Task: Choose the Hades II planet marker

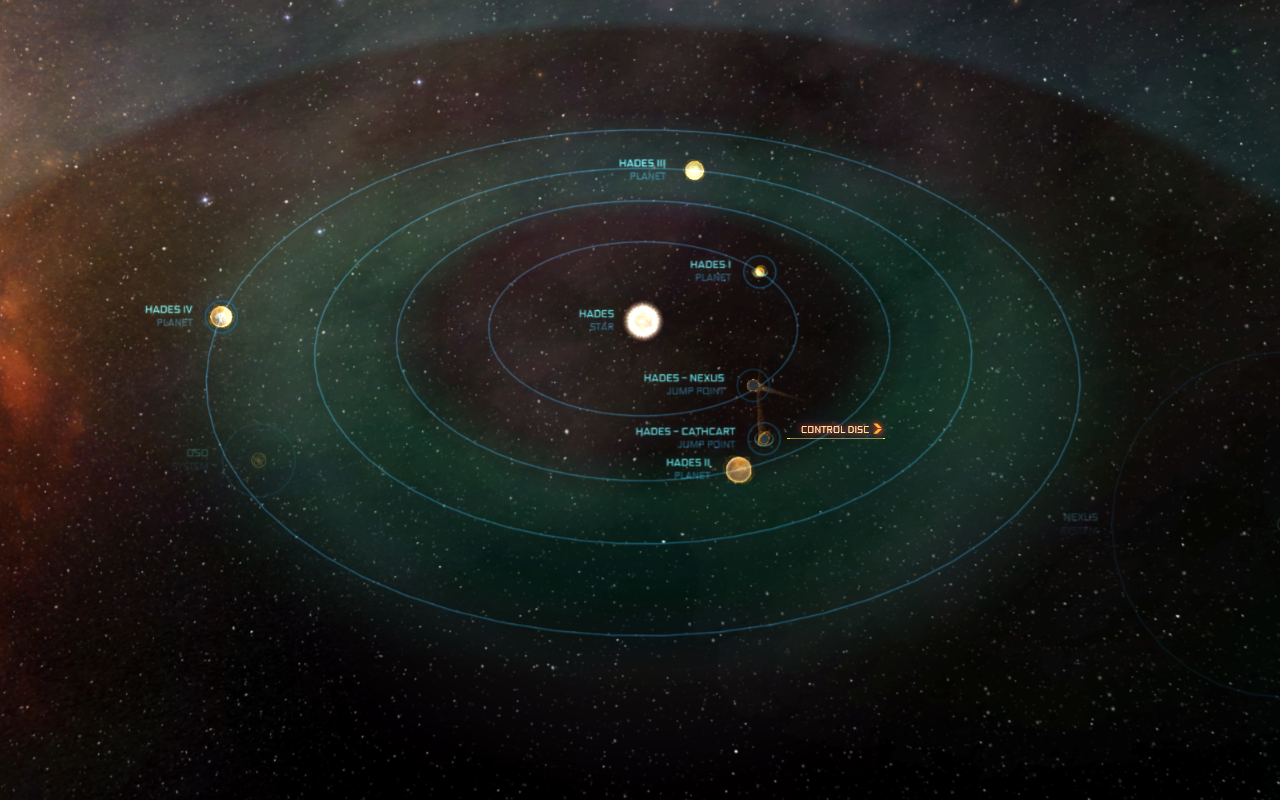Action: tap(738, 469)
